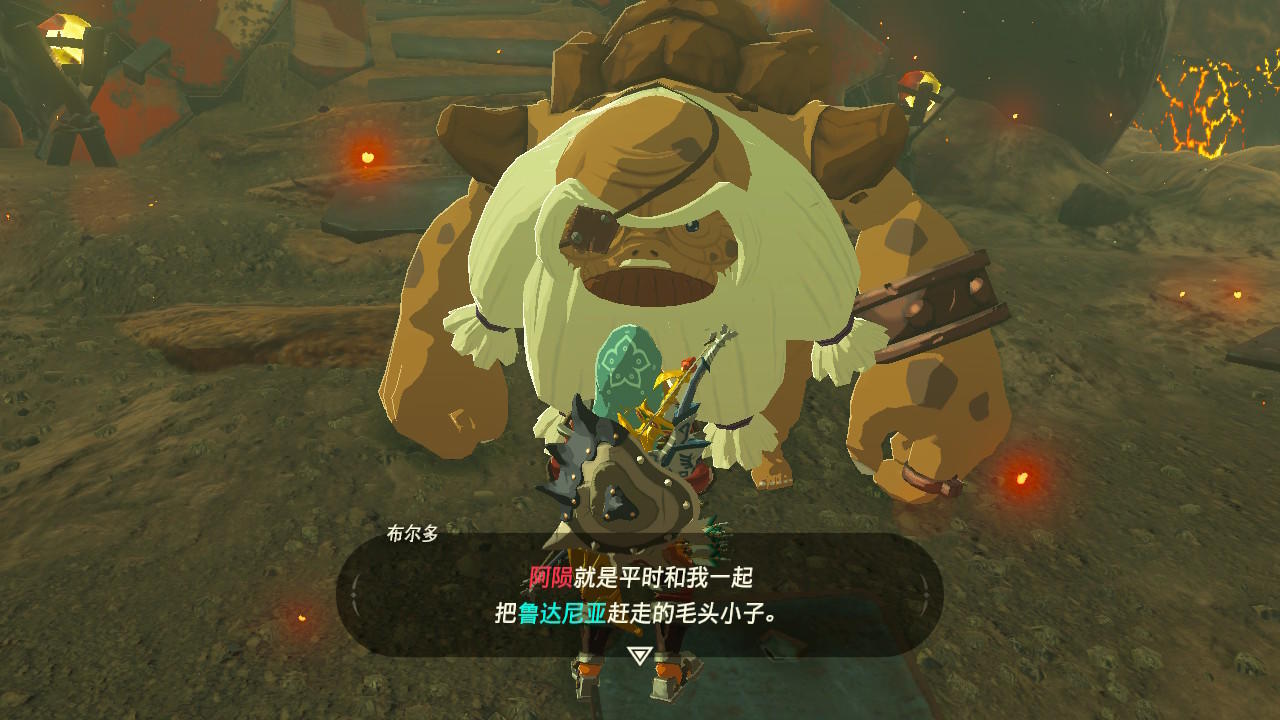
Task: Select Bludo's eyepatch
Action: (588, 227)
